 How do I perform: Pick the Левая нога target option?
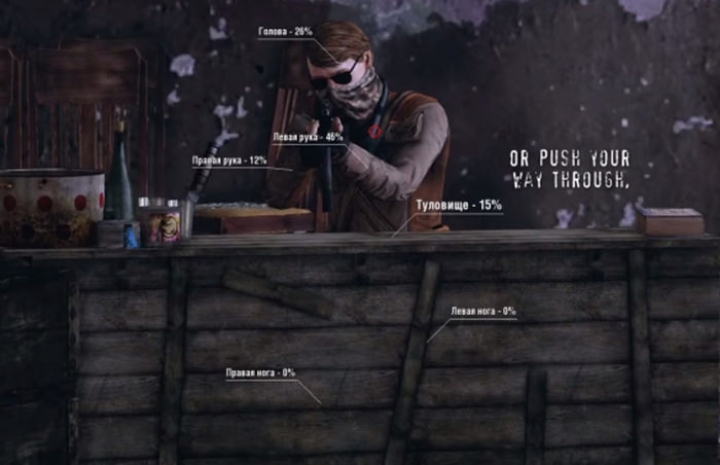click(x=483, y=312)
